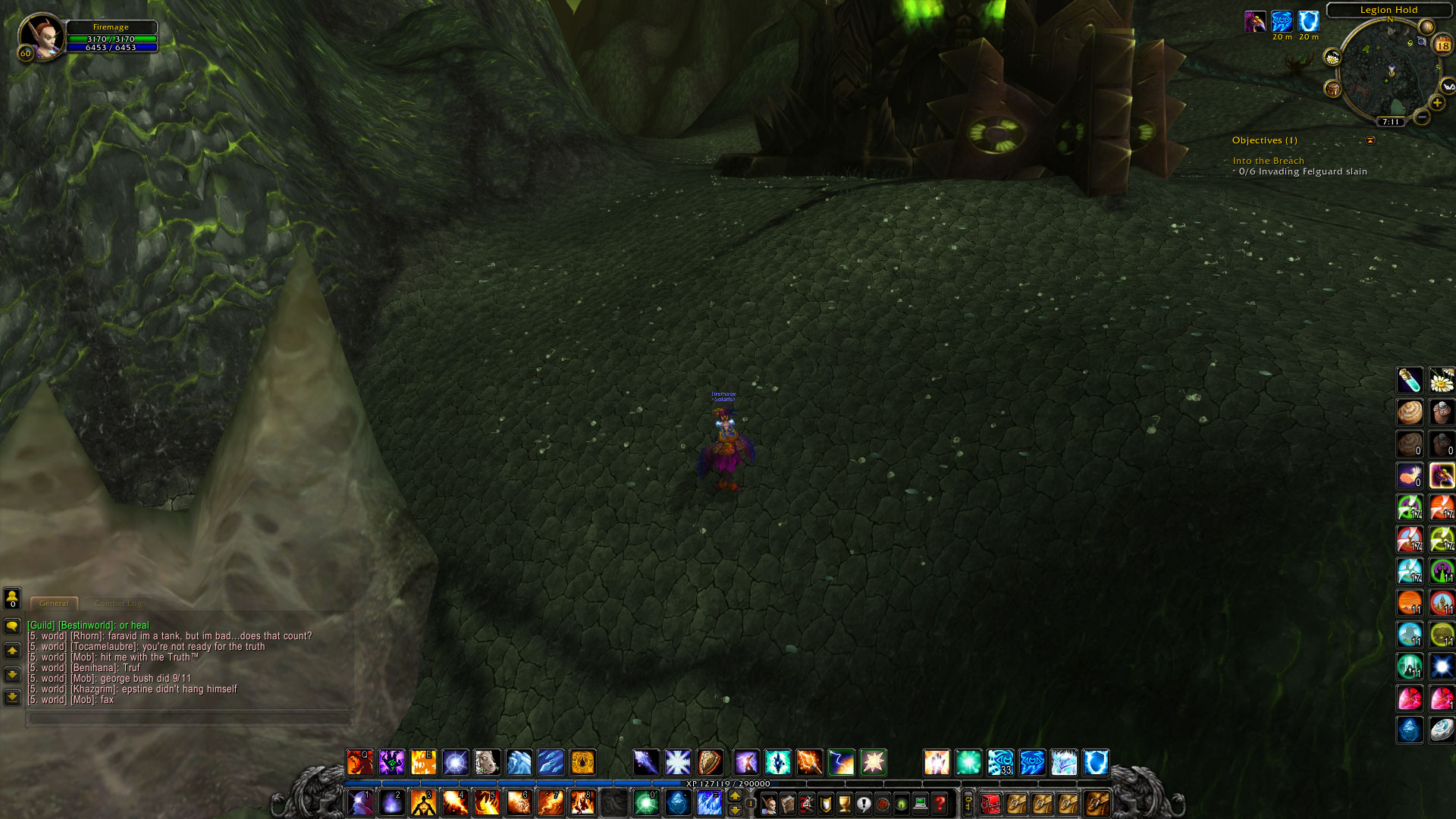Page up the action bar with the arrow
The image size is (1456, 819).
[x=733, y=795]
